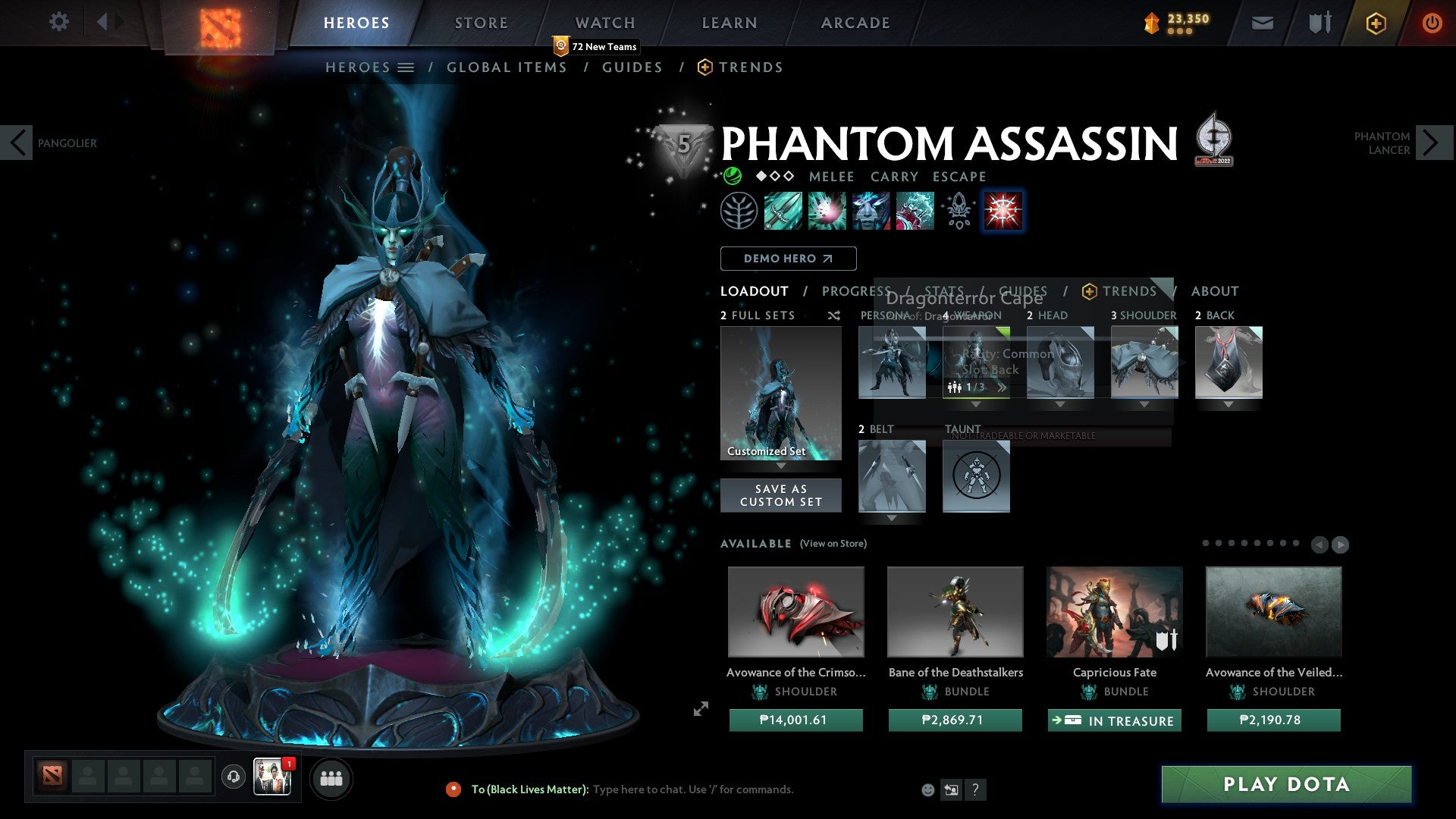Switch to the Arcade tab
This screenshot has height=819, width=1456.
(x=855, y=23)
